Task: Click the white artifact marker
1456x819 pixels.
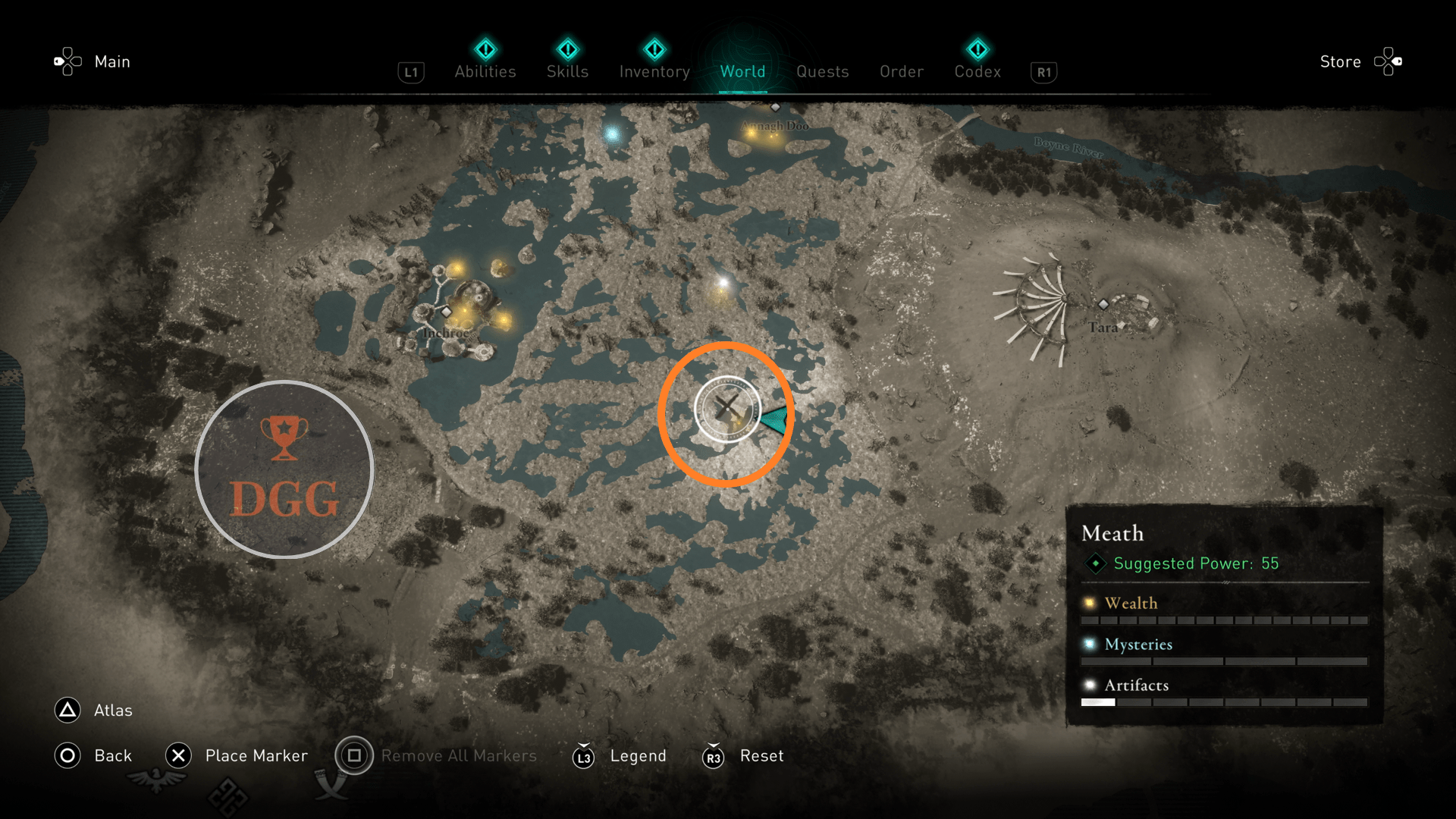Action: click(723, 283)
